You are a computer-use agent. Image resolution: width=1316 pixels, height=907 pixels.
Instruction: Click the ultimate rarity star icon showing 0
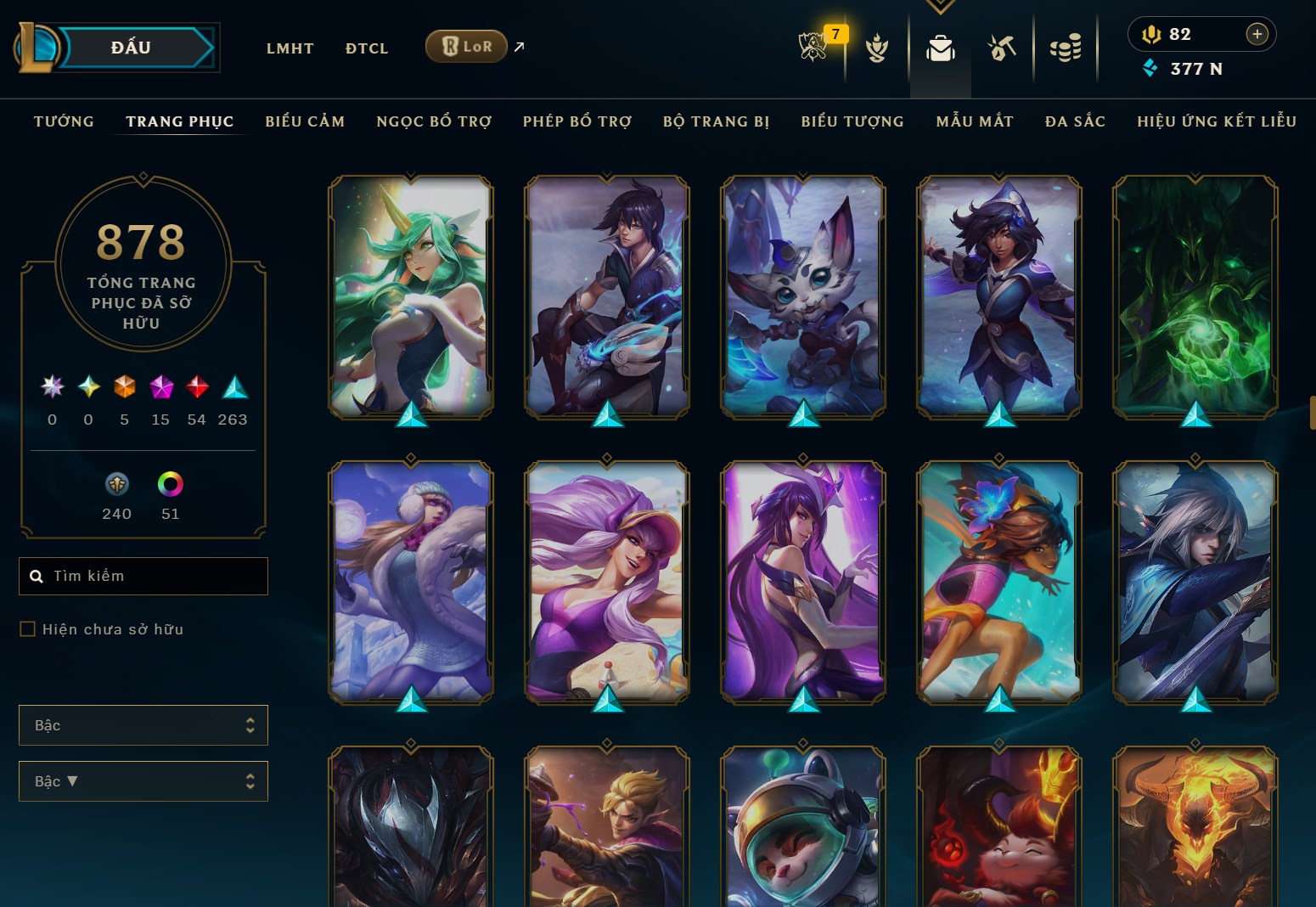coord(52,388)
